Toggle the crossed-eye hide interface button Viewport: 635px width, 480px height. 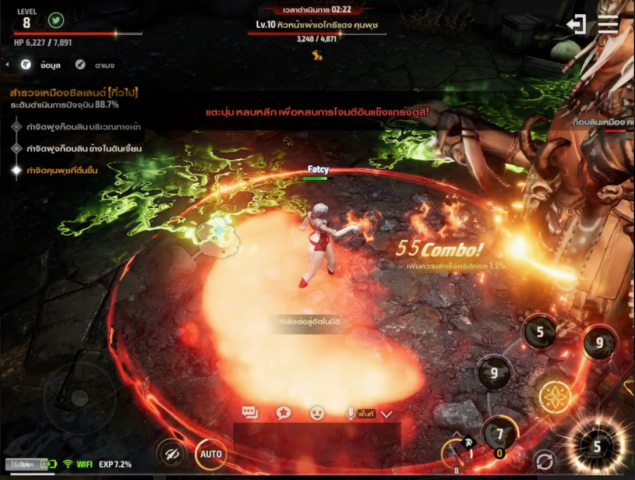coord(171,454)
